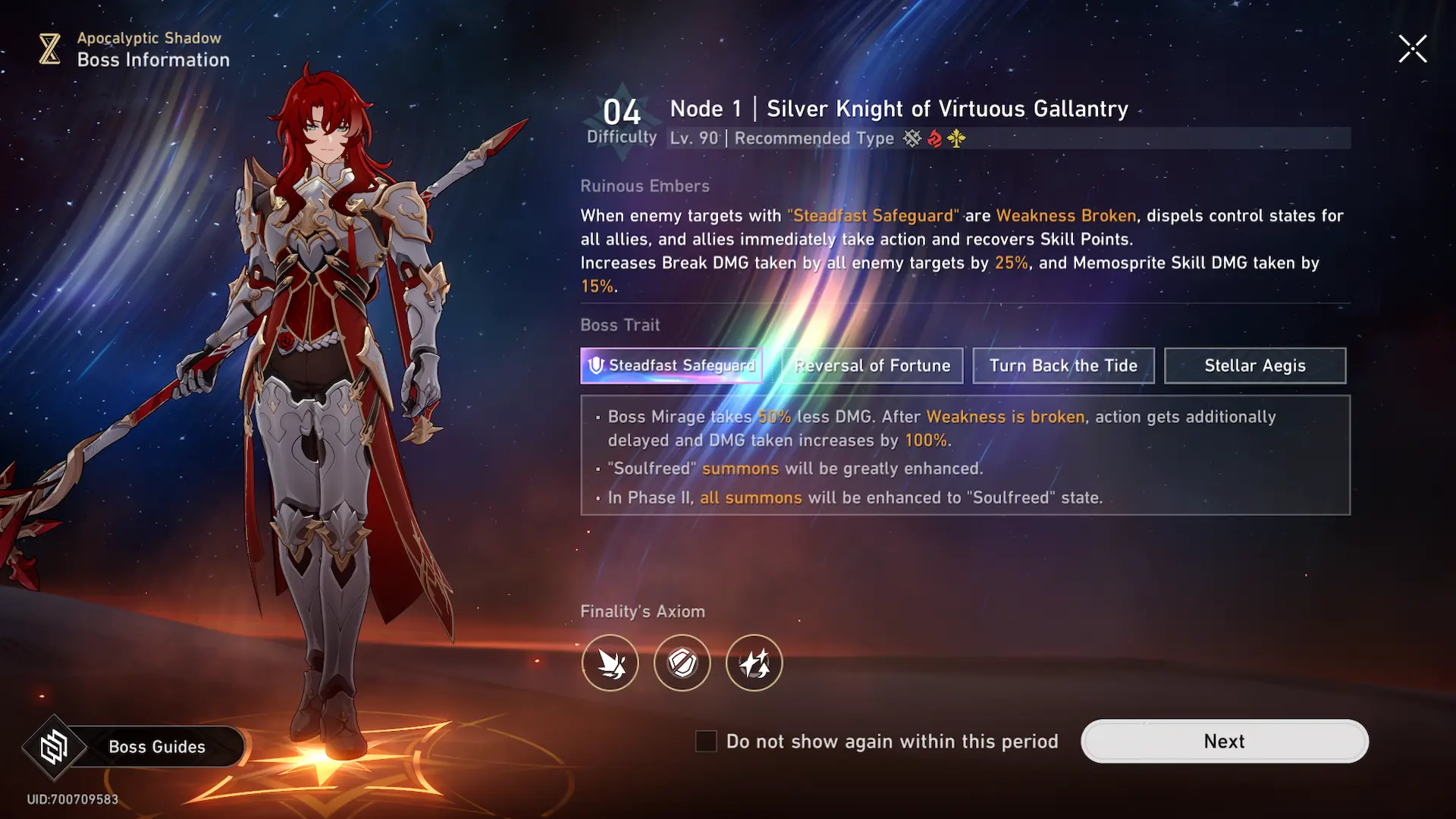Switch to Reversal of Fortune trait

872,366
